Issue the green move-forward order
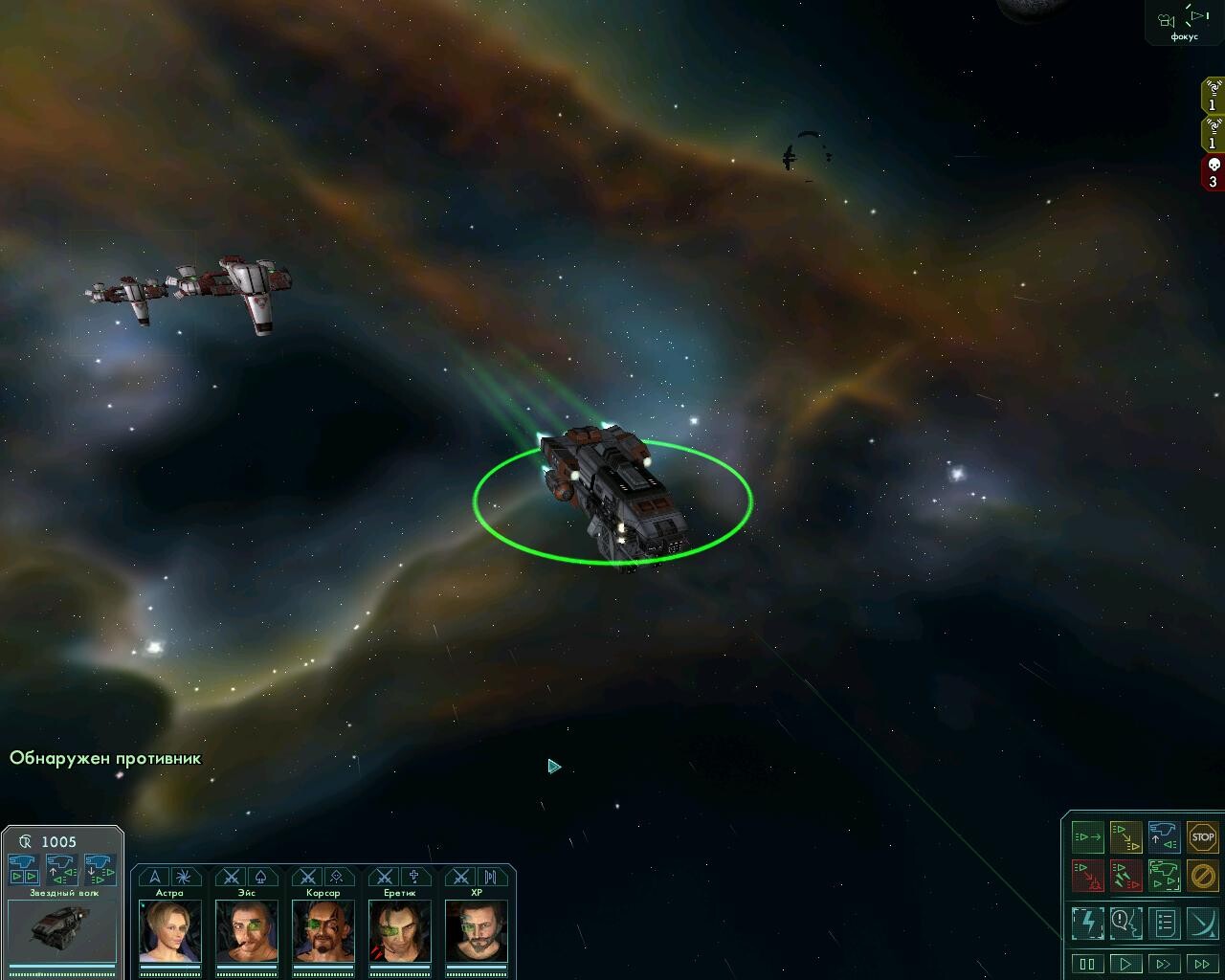 [x=1087, y=837]
